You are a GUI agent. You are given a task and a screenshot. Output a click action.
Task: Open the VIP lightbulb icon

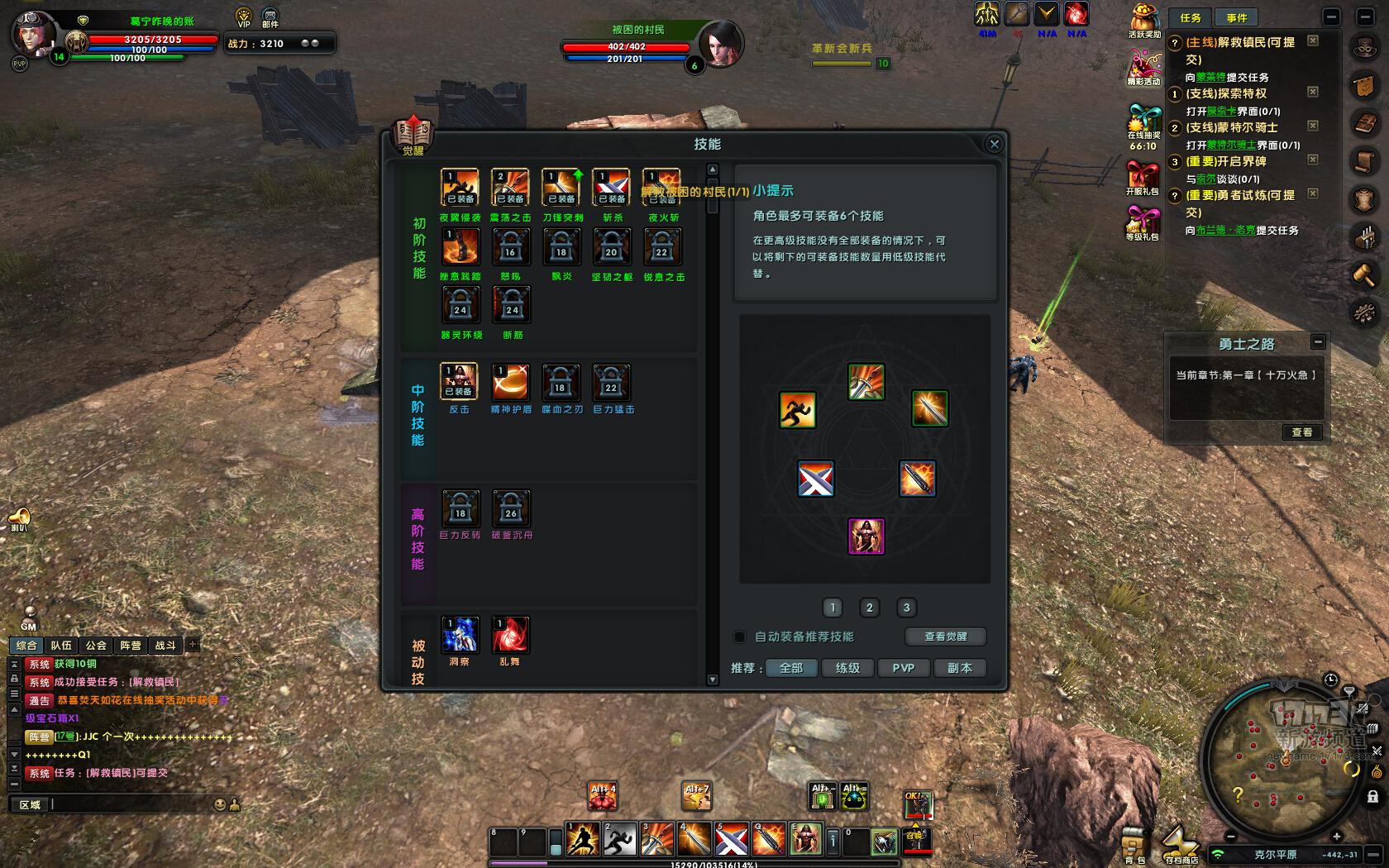[243, 17]
